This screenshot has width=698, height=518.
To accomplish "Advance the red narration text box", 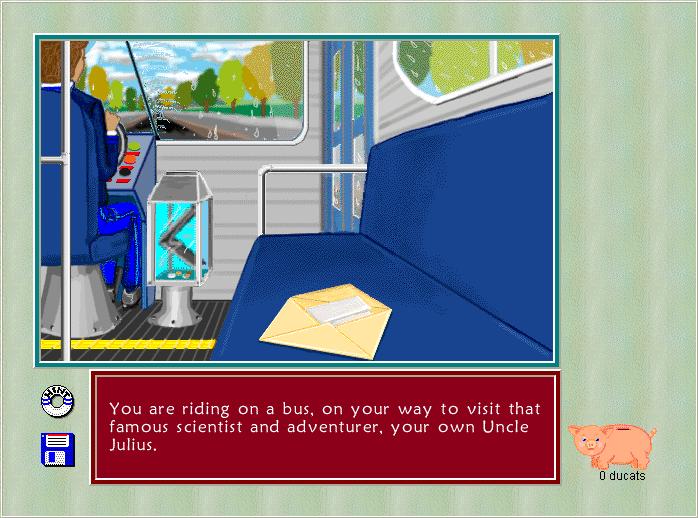I will [325, 427].
